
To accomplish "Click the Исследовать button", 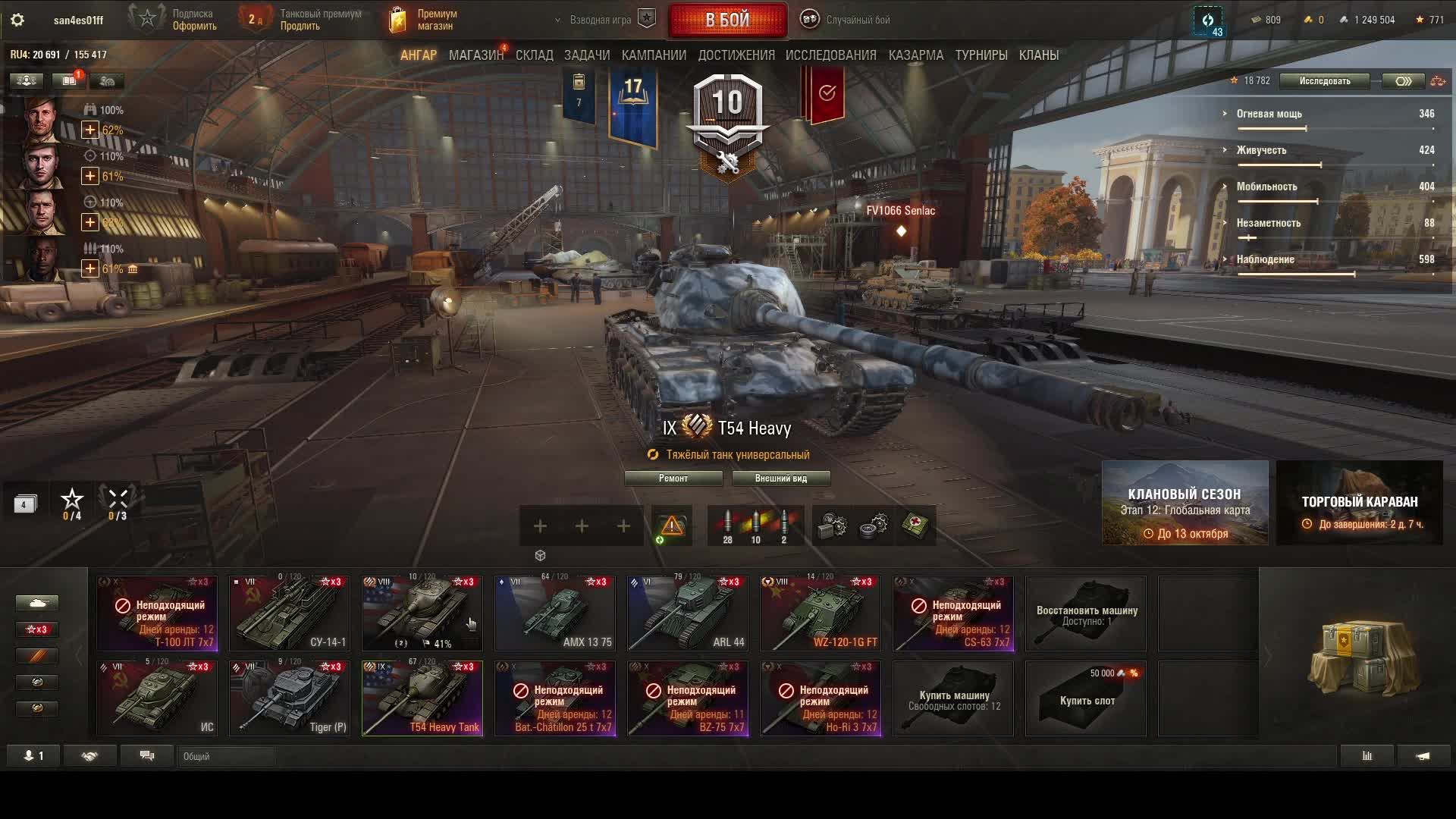I will click(x=1324, y=81).
